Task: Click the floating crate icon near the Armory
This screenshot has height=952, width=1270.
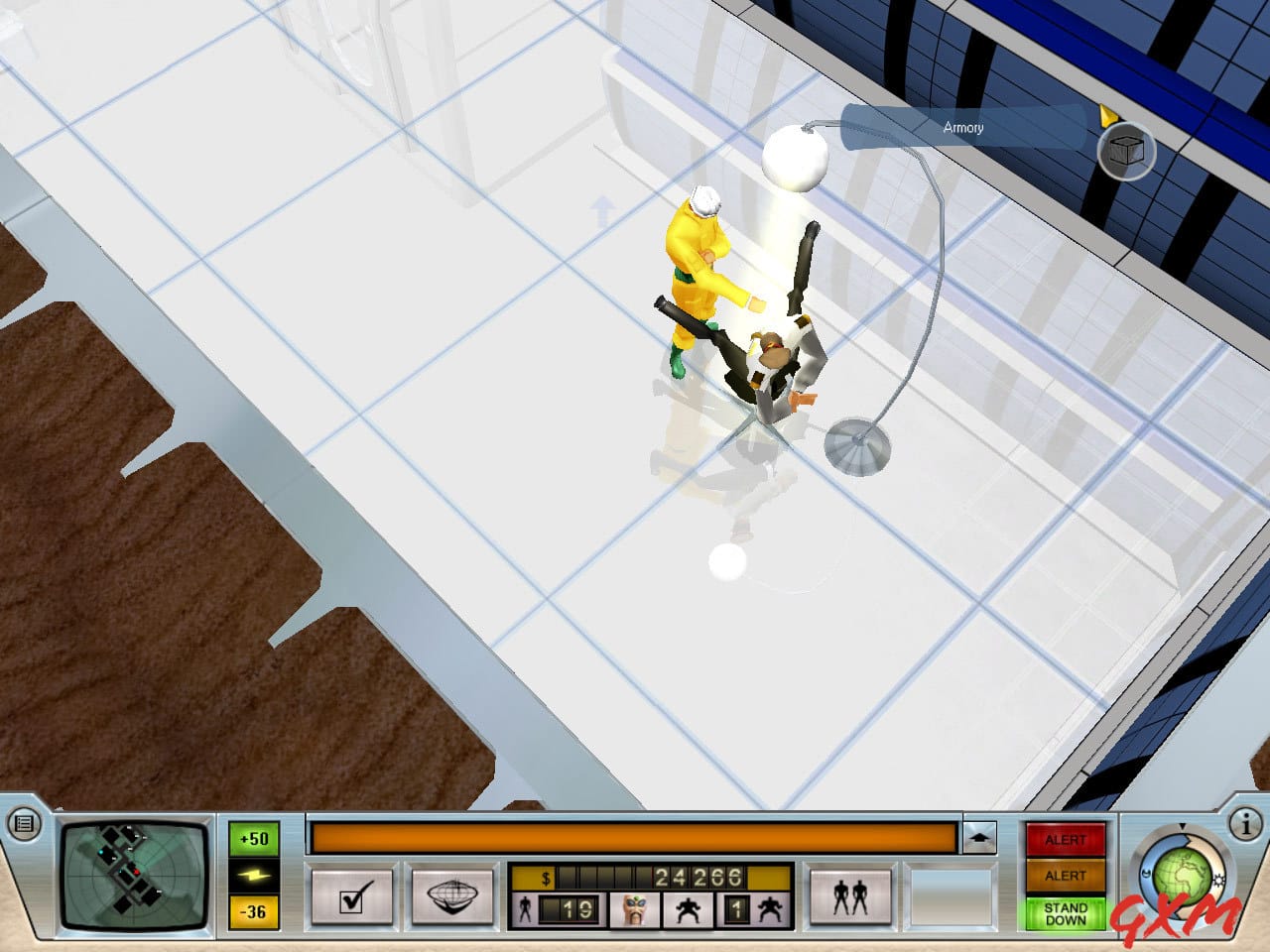Action: [1128, 152]
